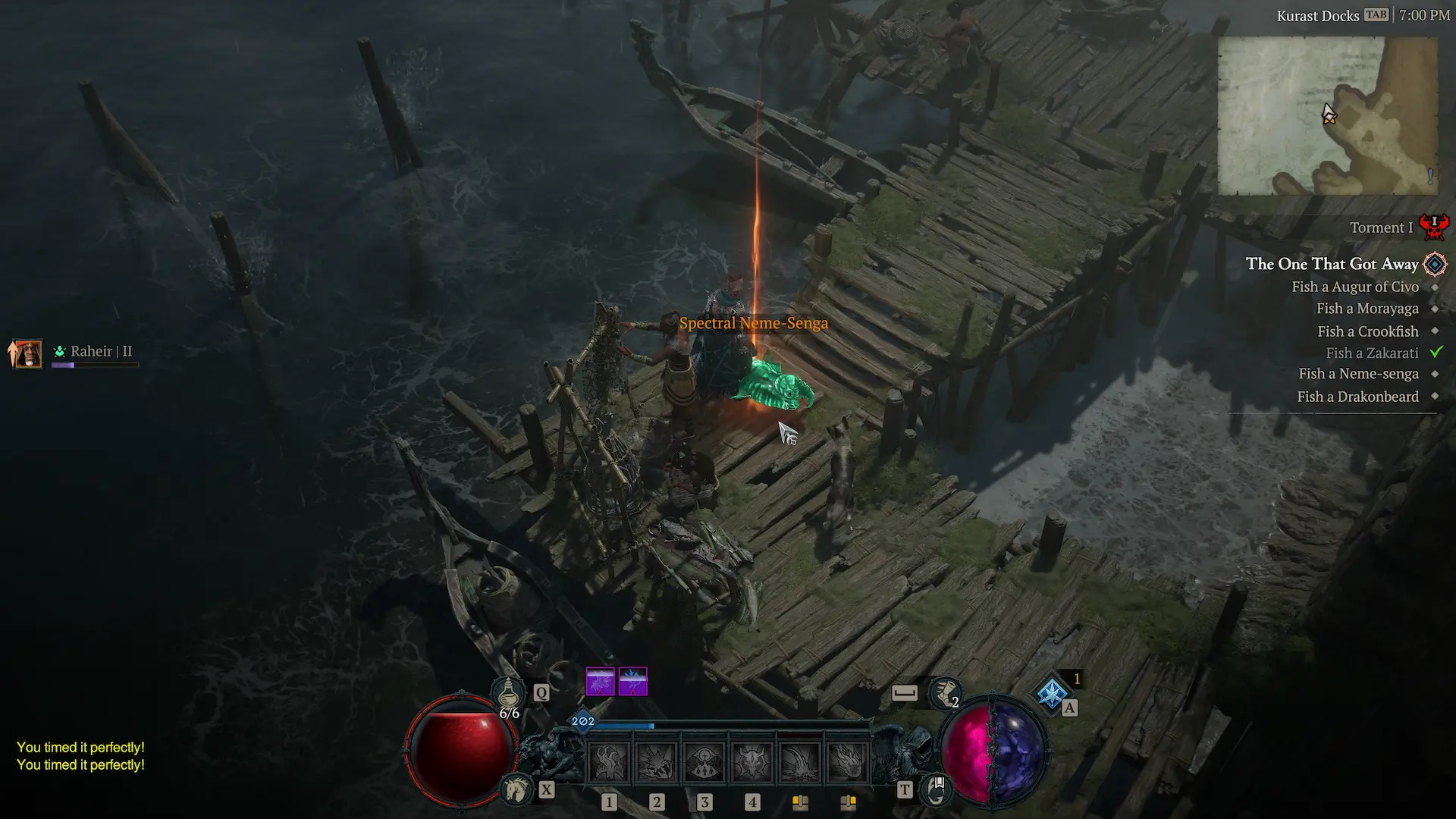Click the green checkmark on Fish a Zakarati
Viewport: 1456px width, 819px height.
pyautogui.click(x=1436, y=351)
